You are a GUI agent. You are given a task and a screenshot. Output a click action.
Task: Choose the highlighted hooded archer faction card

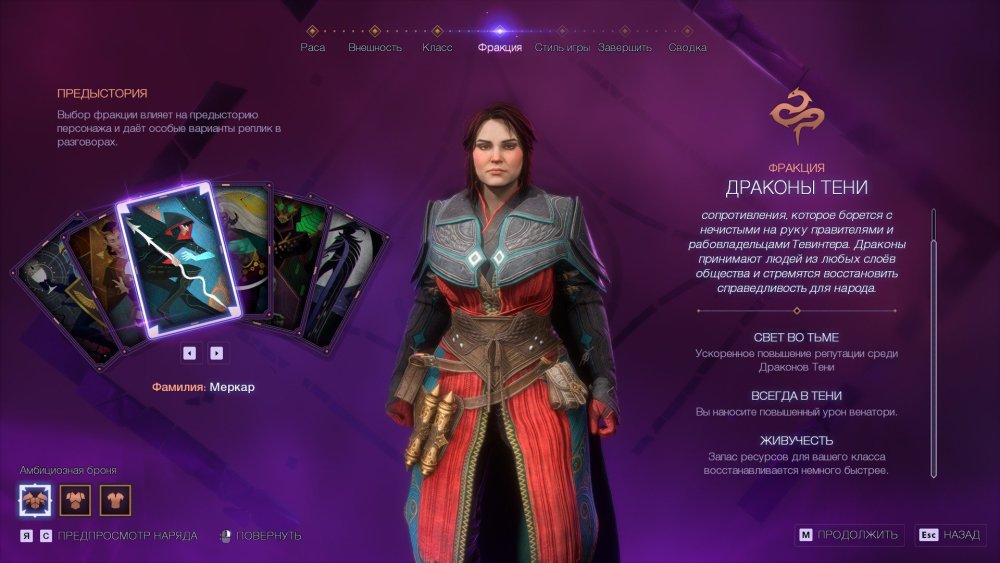(x=180, y=260)
